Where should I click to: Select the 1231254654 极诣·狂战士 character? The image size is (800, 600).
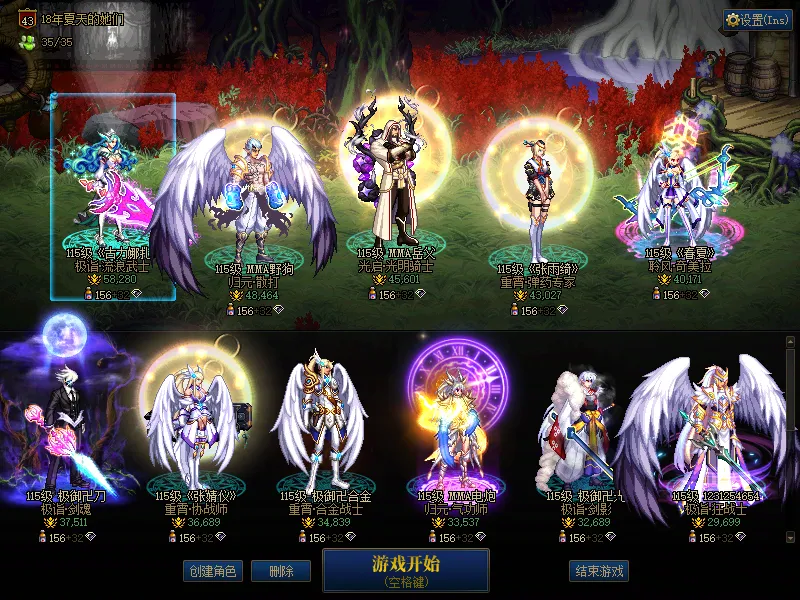(714, 430)
